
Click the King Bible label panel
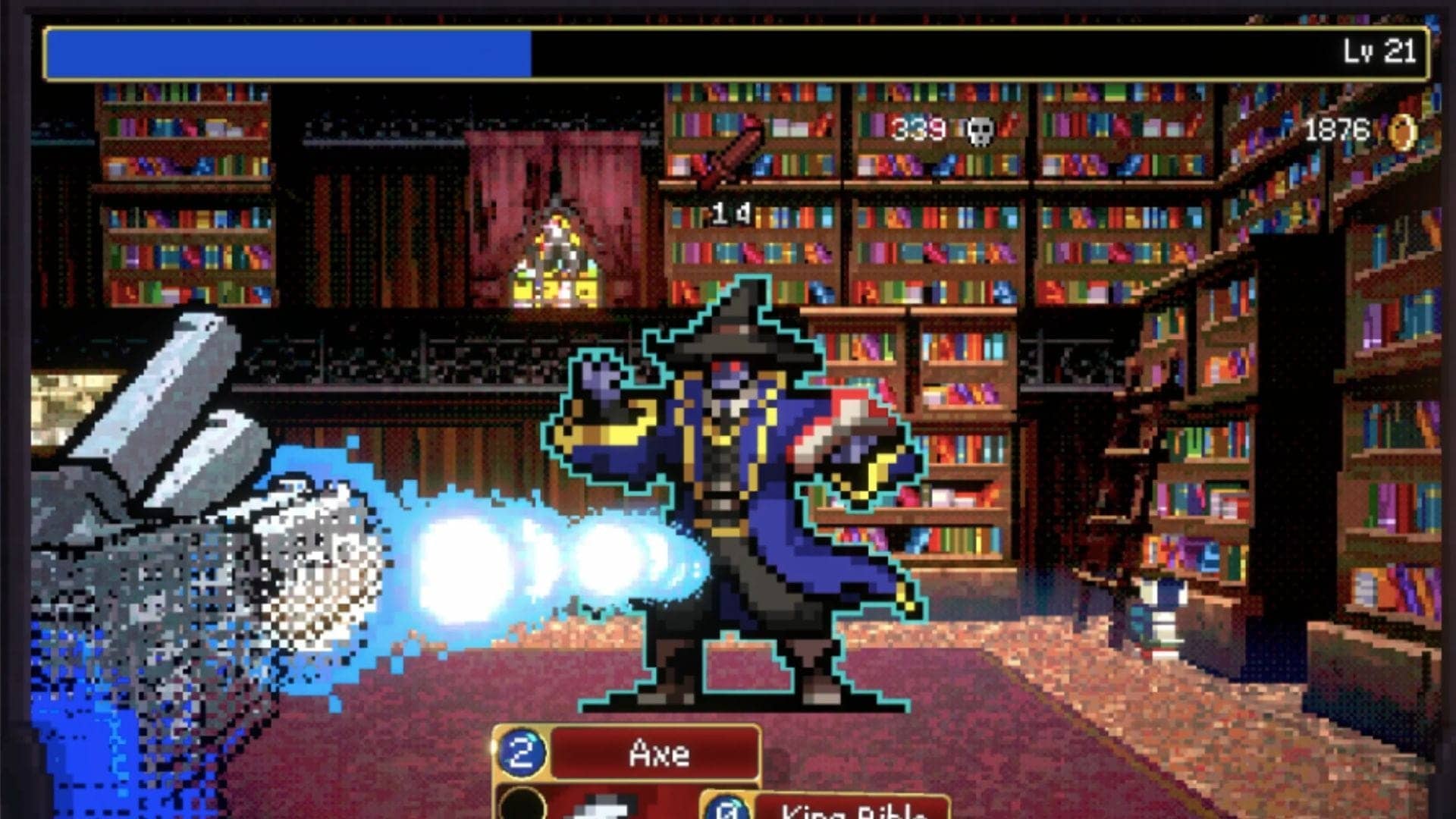[849, 810]
